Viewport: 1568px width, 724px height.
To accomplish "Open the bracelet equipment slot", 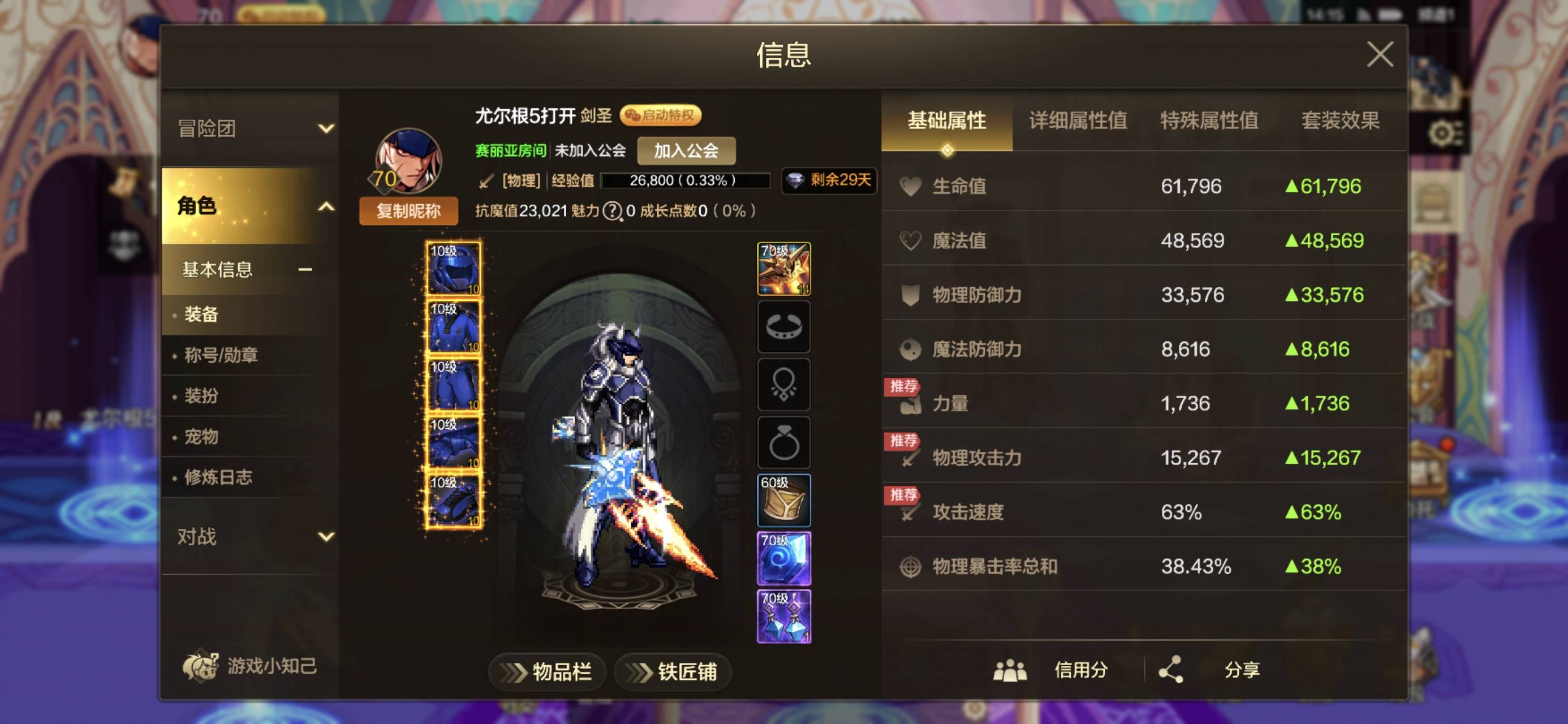I will coord(784,327).
